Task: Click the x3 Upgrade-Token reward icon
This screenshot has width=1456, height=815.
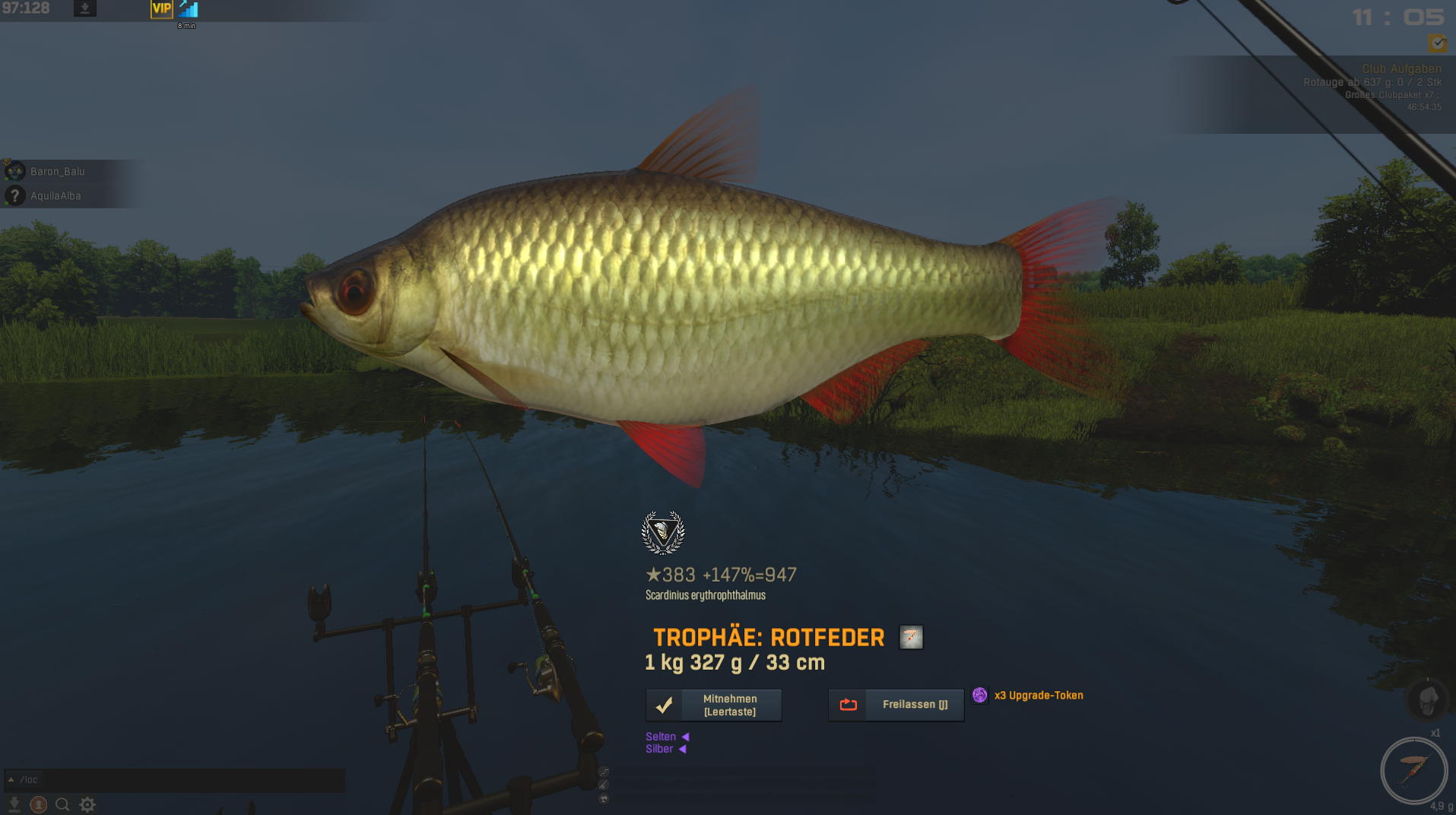Action: point(980,695)
